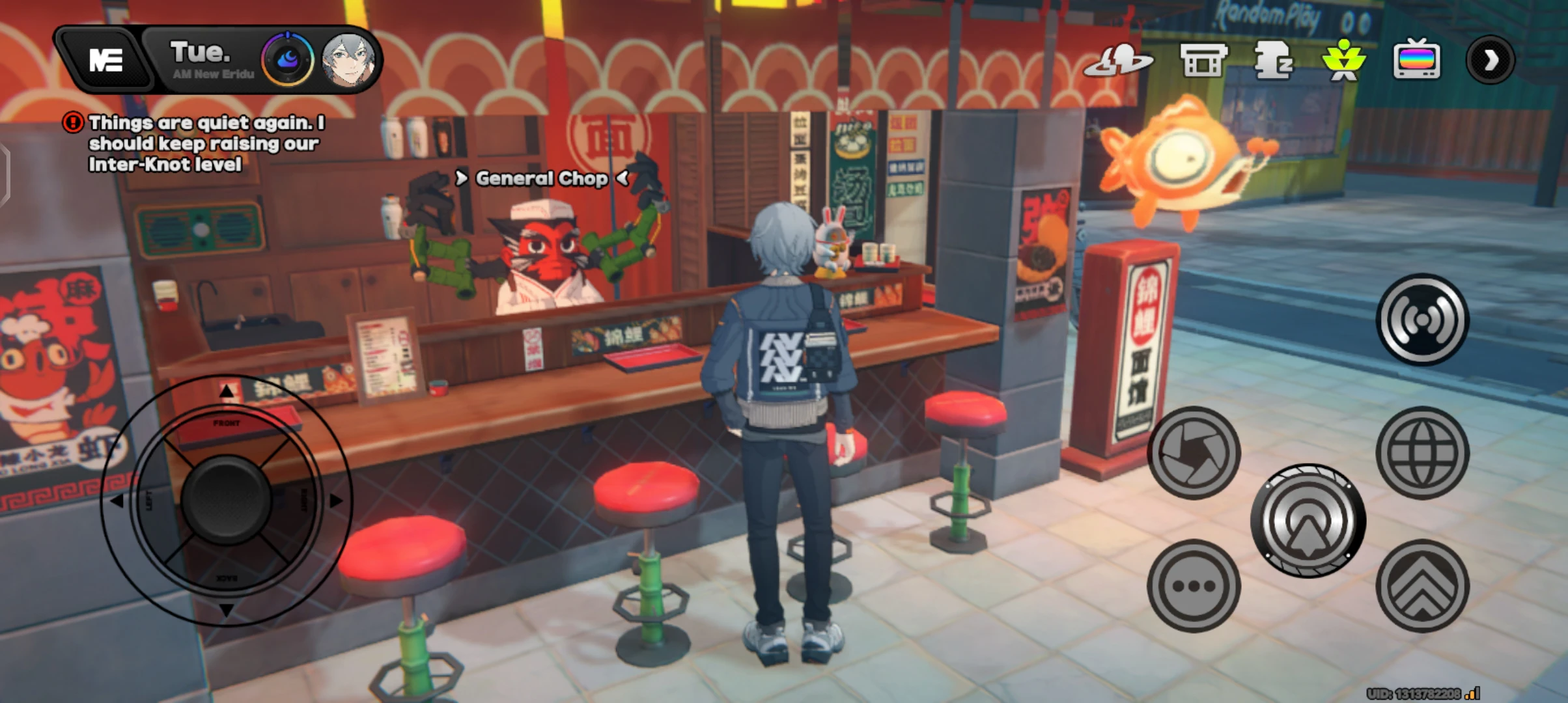The width and height of the screenshot is (1568, 703).
Task: Tap the day-night phase dial
Action: tap(287, 59)
